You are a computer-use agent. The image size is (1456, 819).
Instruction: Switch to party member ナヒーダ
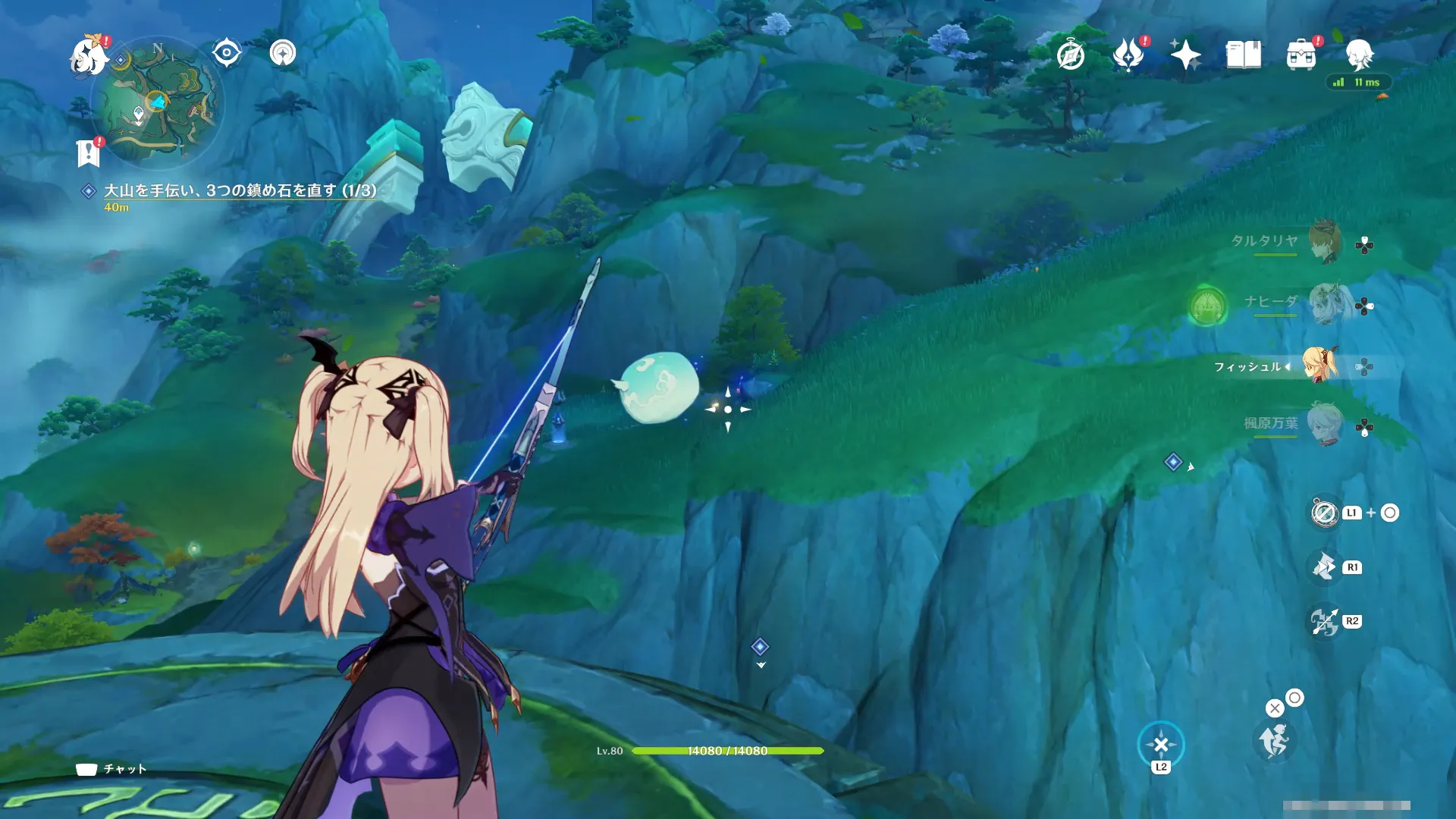1324,303
